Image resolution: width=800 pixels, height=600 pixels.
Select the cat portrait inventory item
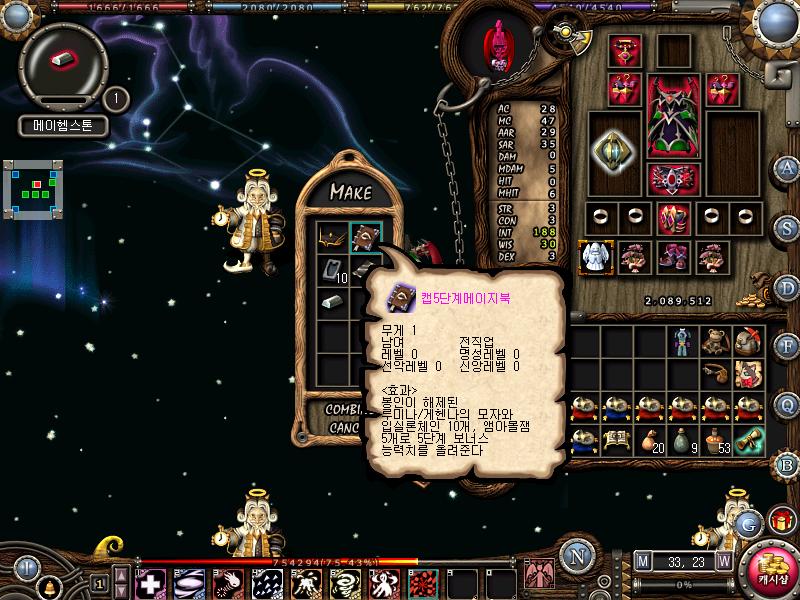point(748,374)
